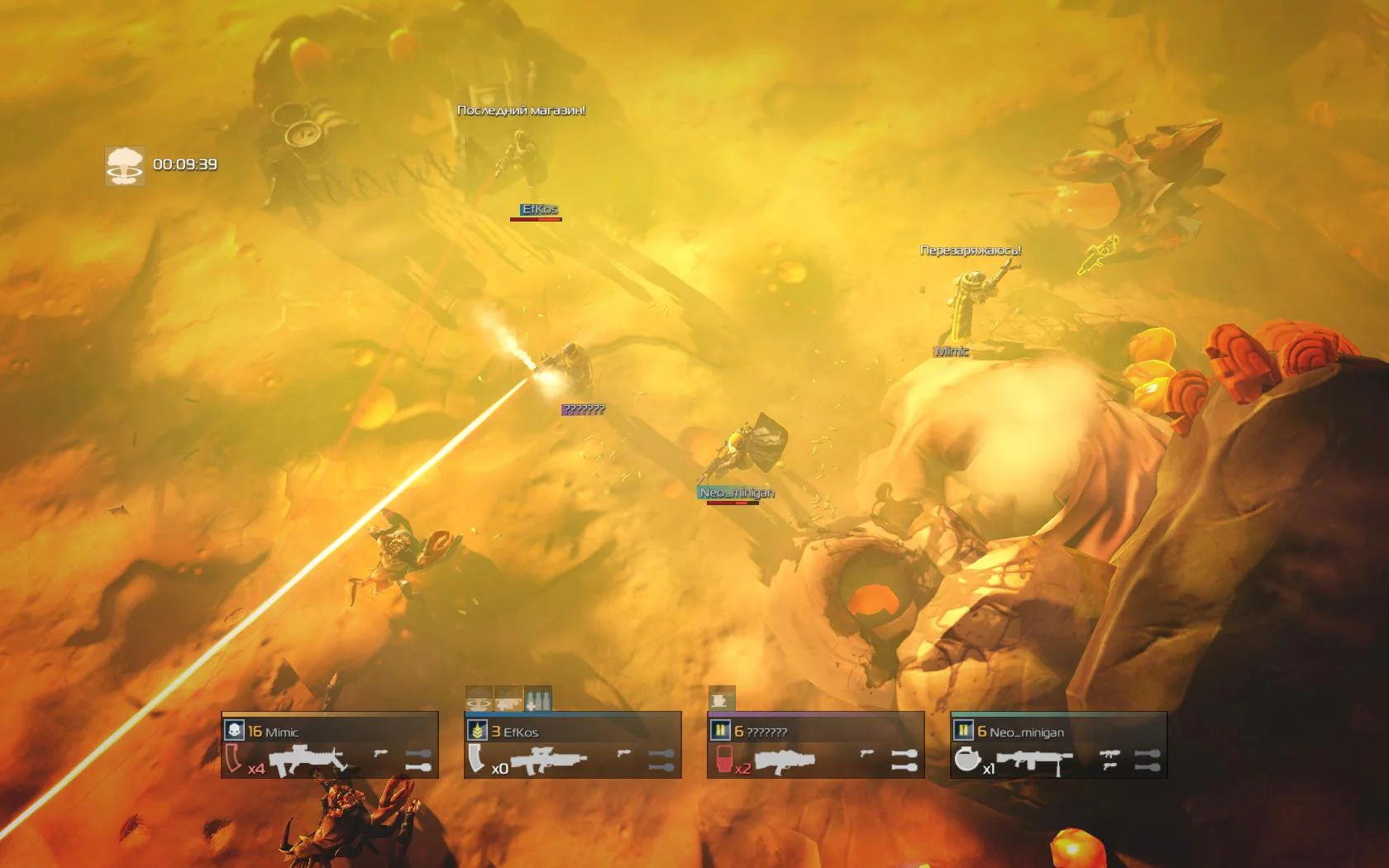
Task: Click EfKos's chevron rank badge
Action: [x=477, y=731]
